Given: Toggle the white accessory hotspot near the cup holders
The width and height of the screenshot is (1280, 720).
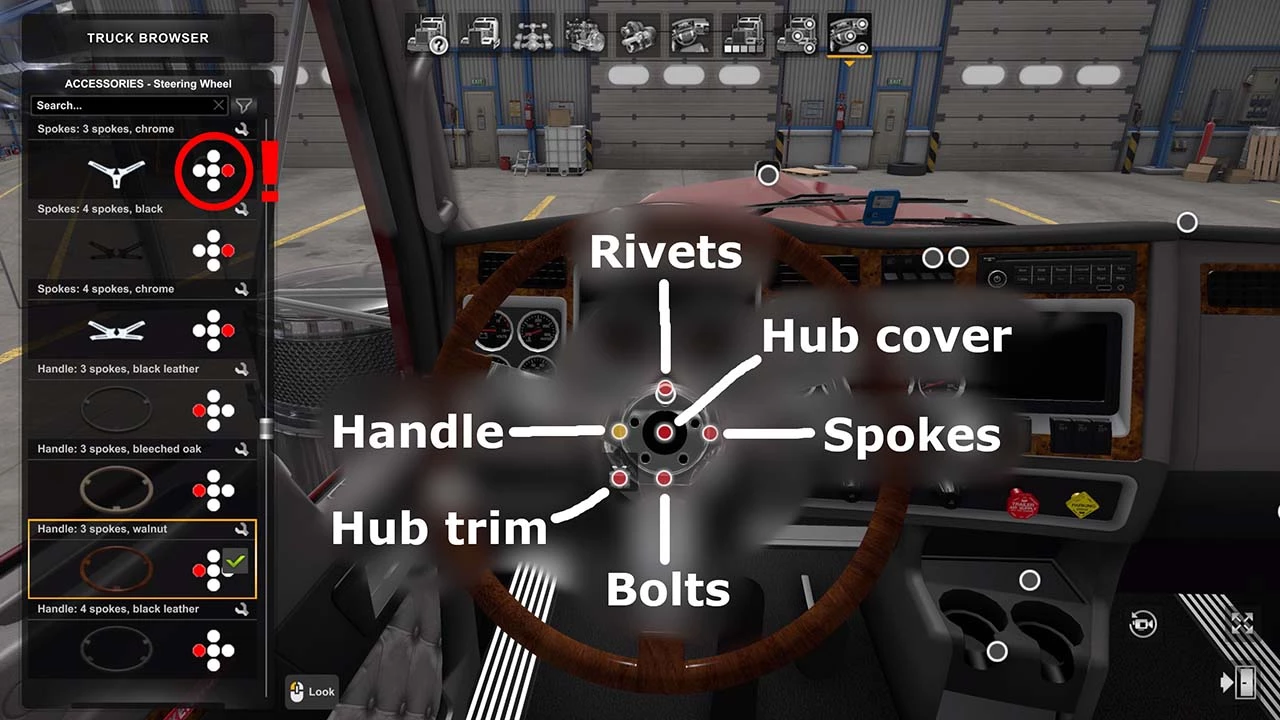Looking at the screenshot, I should point(997,651).
